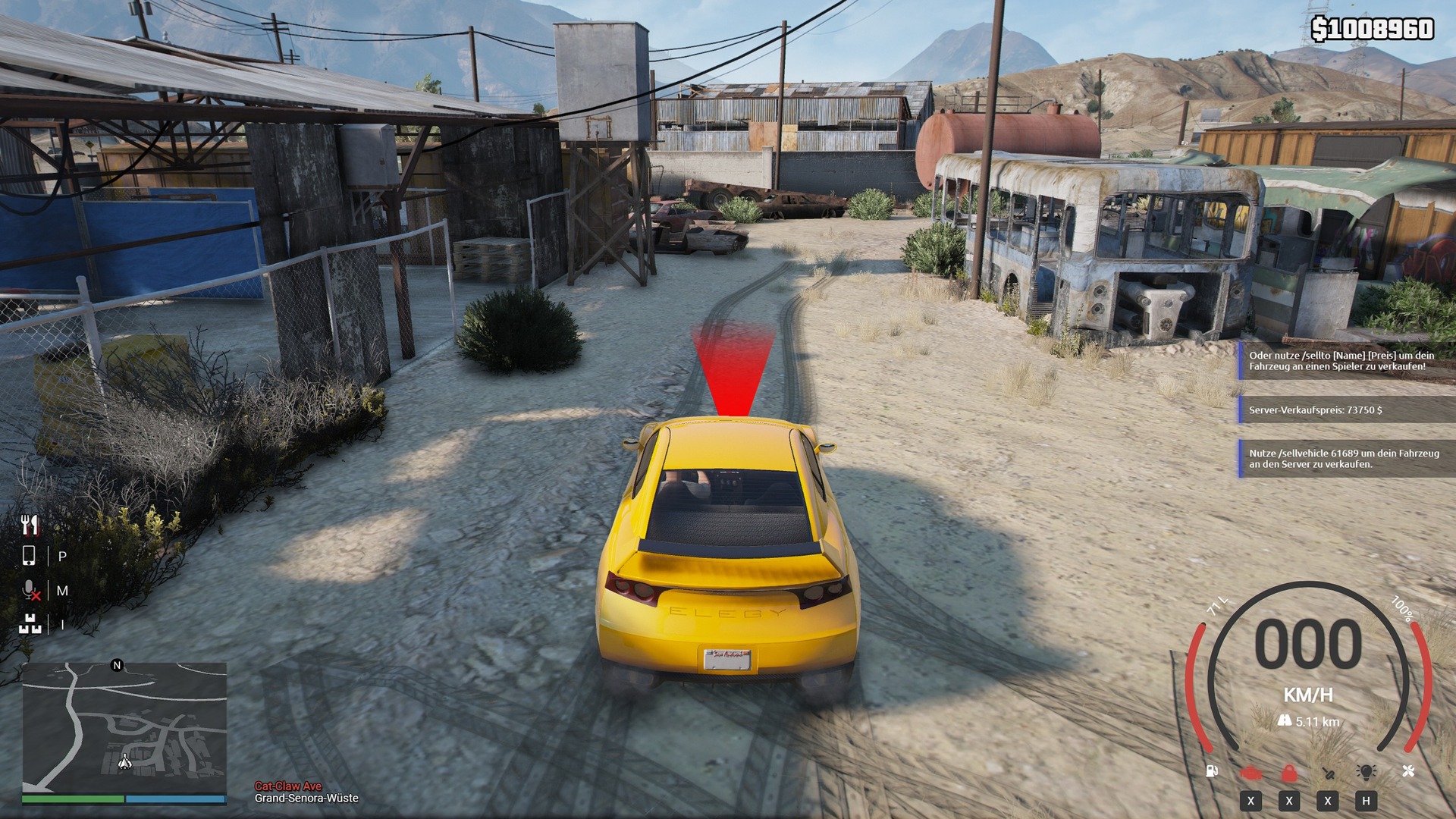This screenshot has width=1456, height=819.
Task: Click the wrench and screwdriver repair icon
Action: tap(1408, 771)
